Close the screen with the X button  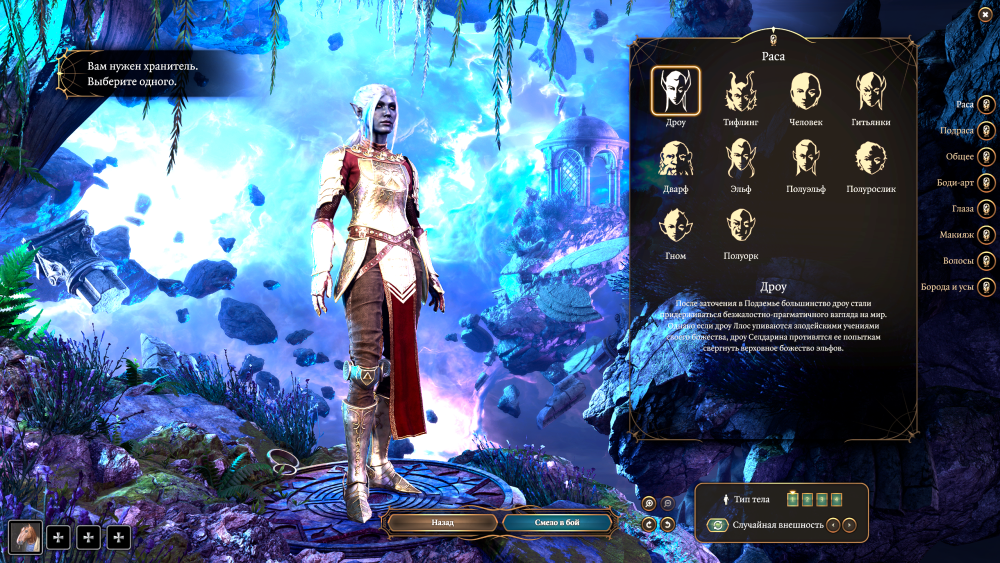[x=986, y=14]
